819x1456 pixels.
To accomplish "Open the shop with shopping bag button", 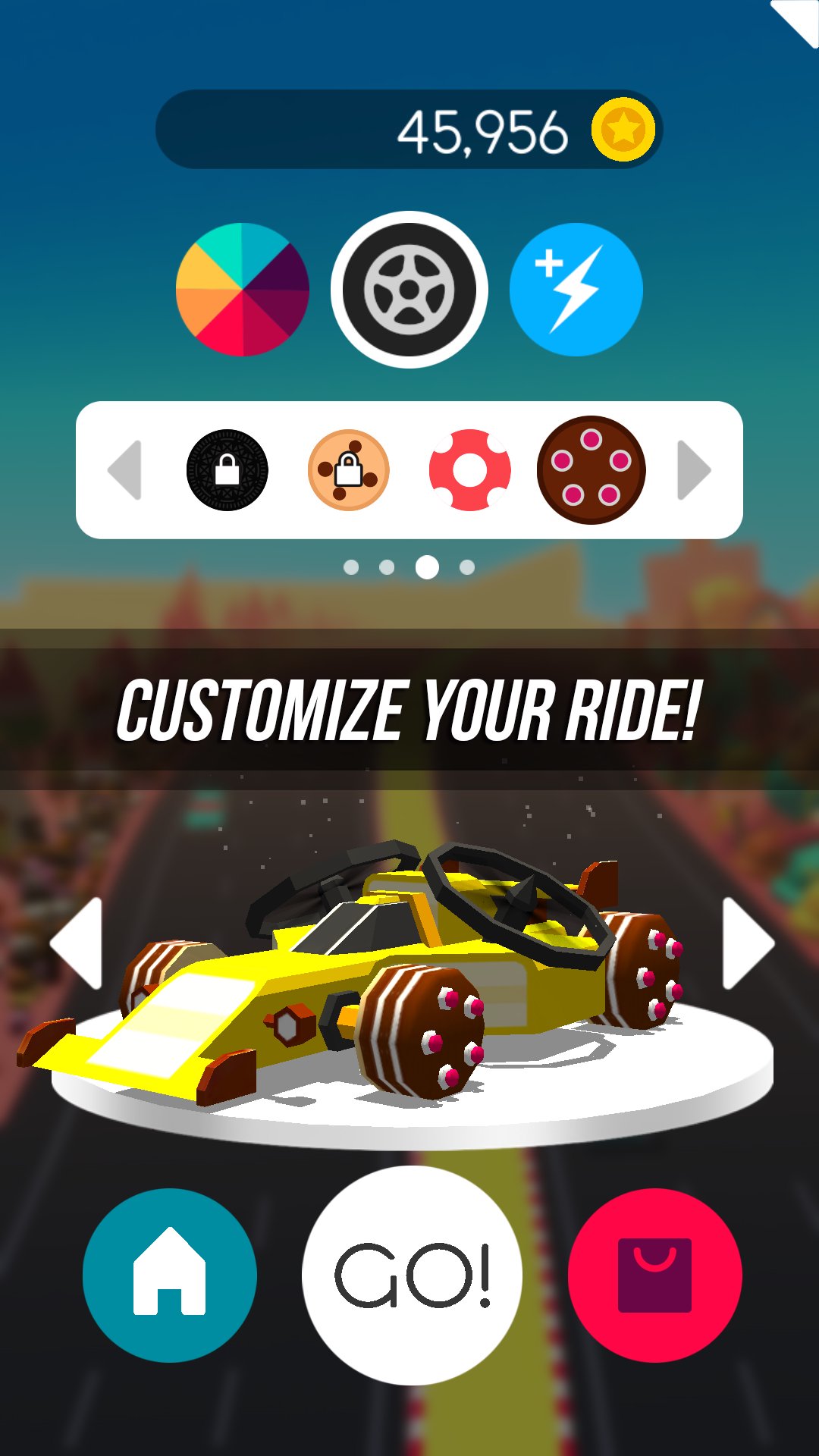I will [x=655, y=1276].
